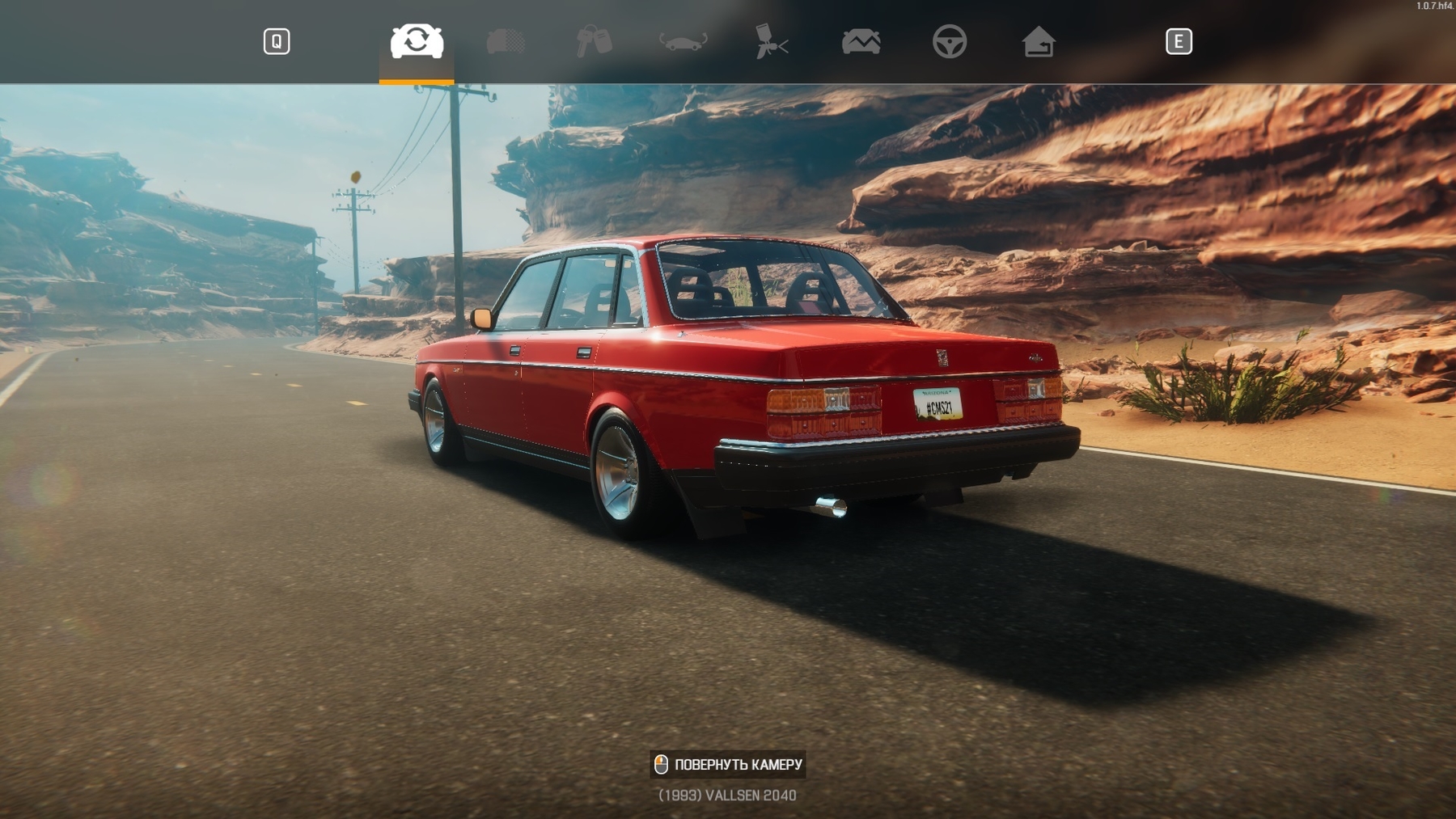Open the checkered car body tab
1456x819 pixels.
point(506,41)
